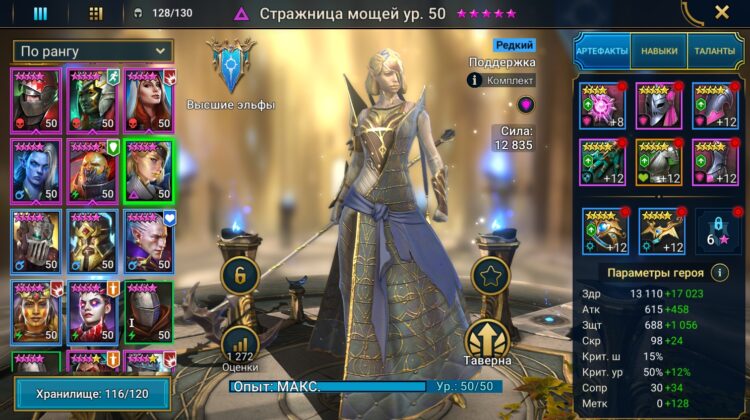Choose the blue-skinned elf champion portrait
750x420 pixels.
[x=36, y=168]
